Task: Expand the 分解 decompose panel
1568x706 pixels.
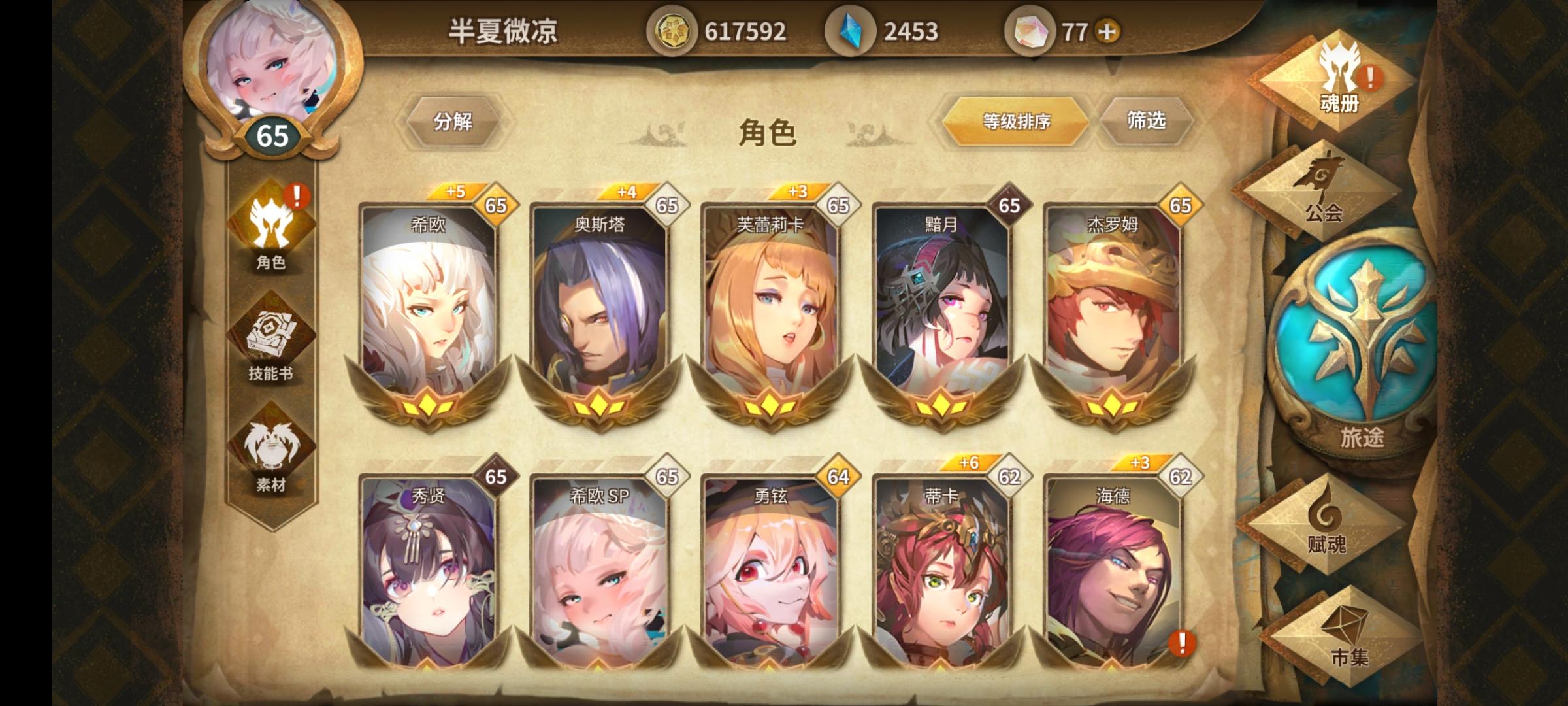Action: click(x=454, y=120)
